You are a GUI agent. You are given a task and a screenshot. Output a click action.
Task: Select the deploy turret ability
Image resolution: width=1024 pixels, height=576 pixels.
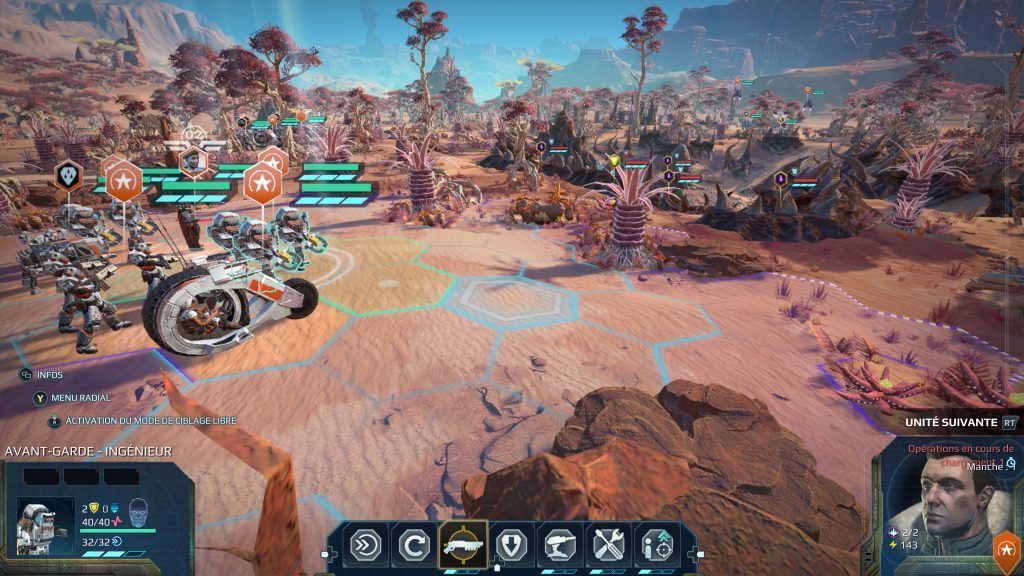(x=560, y=546)
